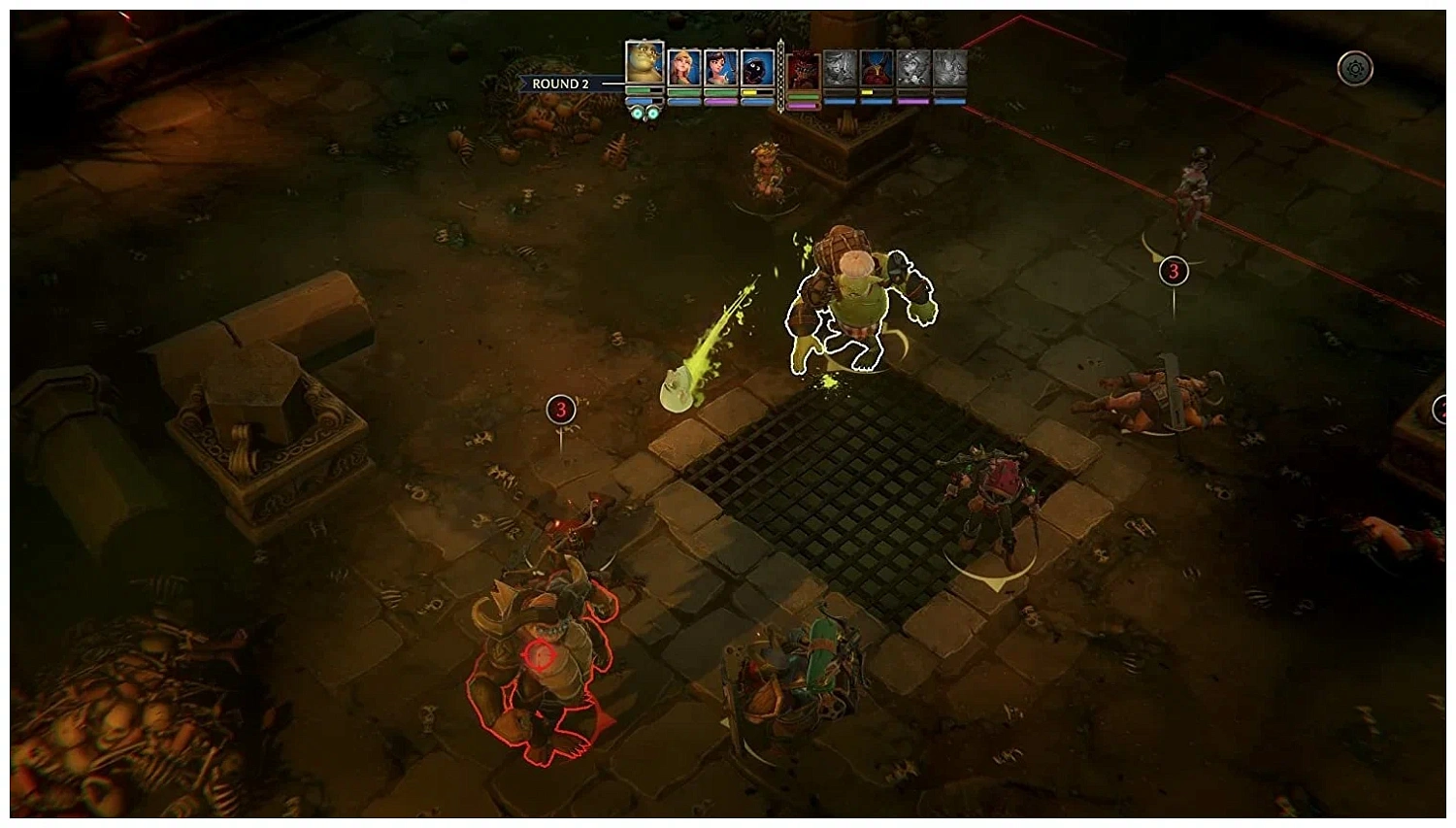Choose the dark-haired woman's portrait
The width and height of the screenshot is (1456, 828).
(721, 68)
